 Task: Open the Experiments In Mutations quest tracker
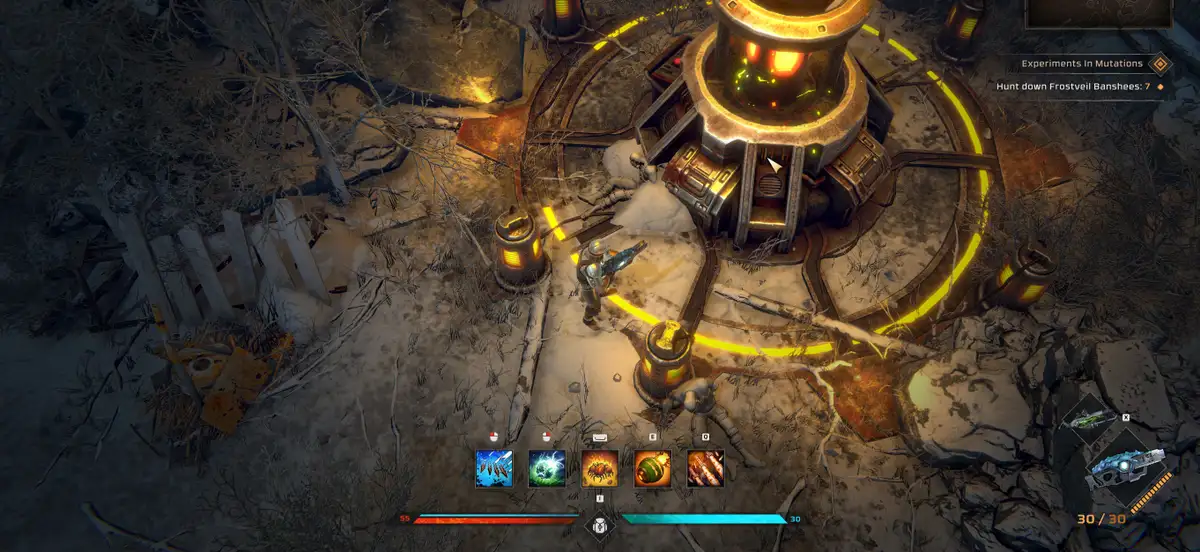[1082, 64]
